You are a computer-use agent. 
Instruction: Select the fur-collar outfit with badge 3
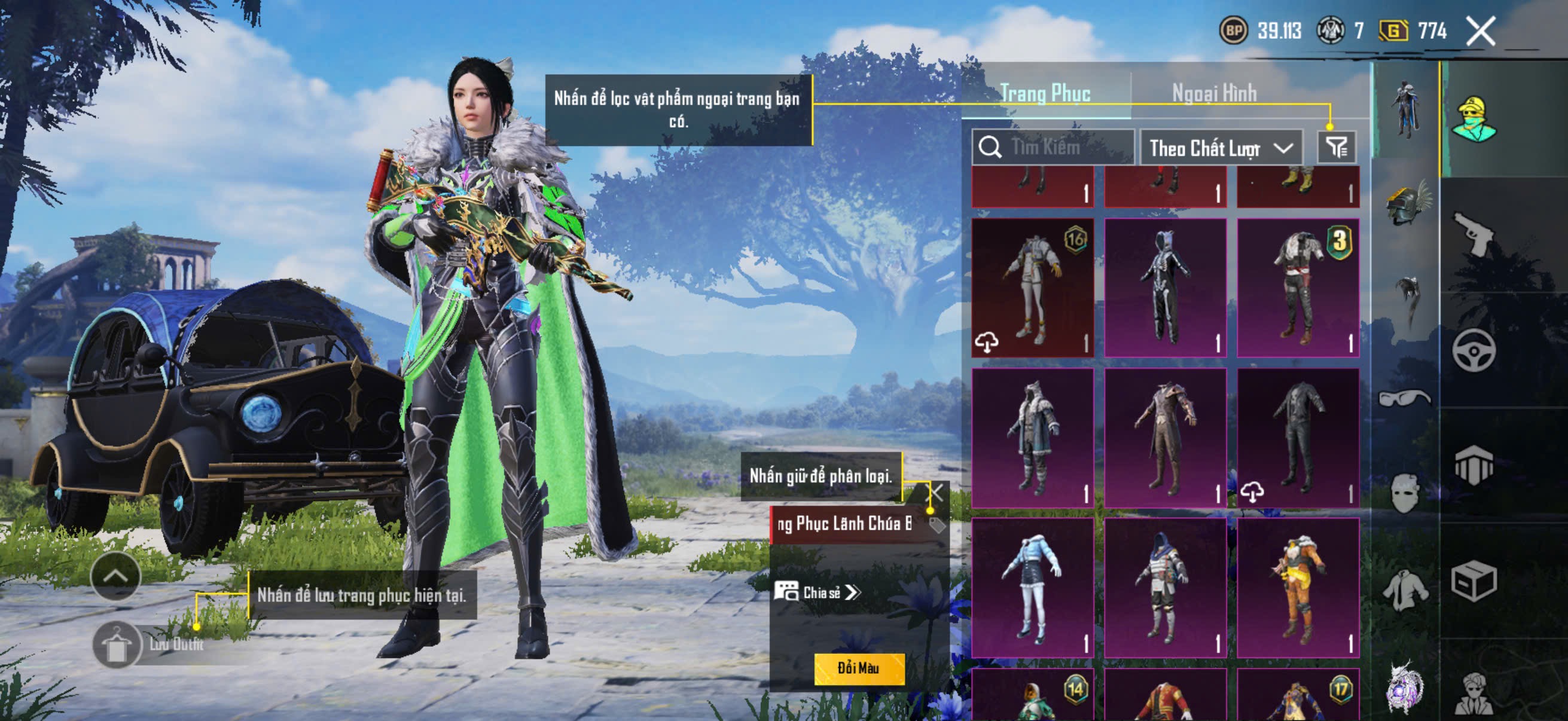(x=1298, y=287)
